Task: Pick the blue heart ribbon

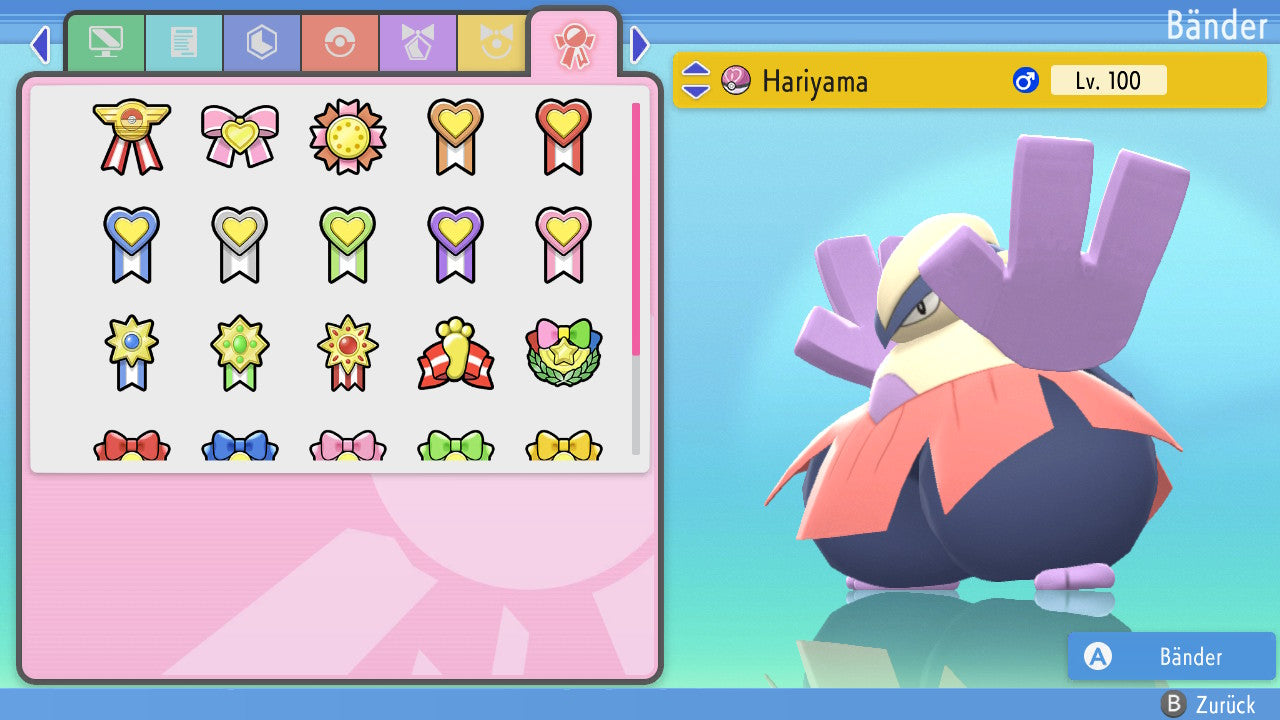Action: click(131, 244)
